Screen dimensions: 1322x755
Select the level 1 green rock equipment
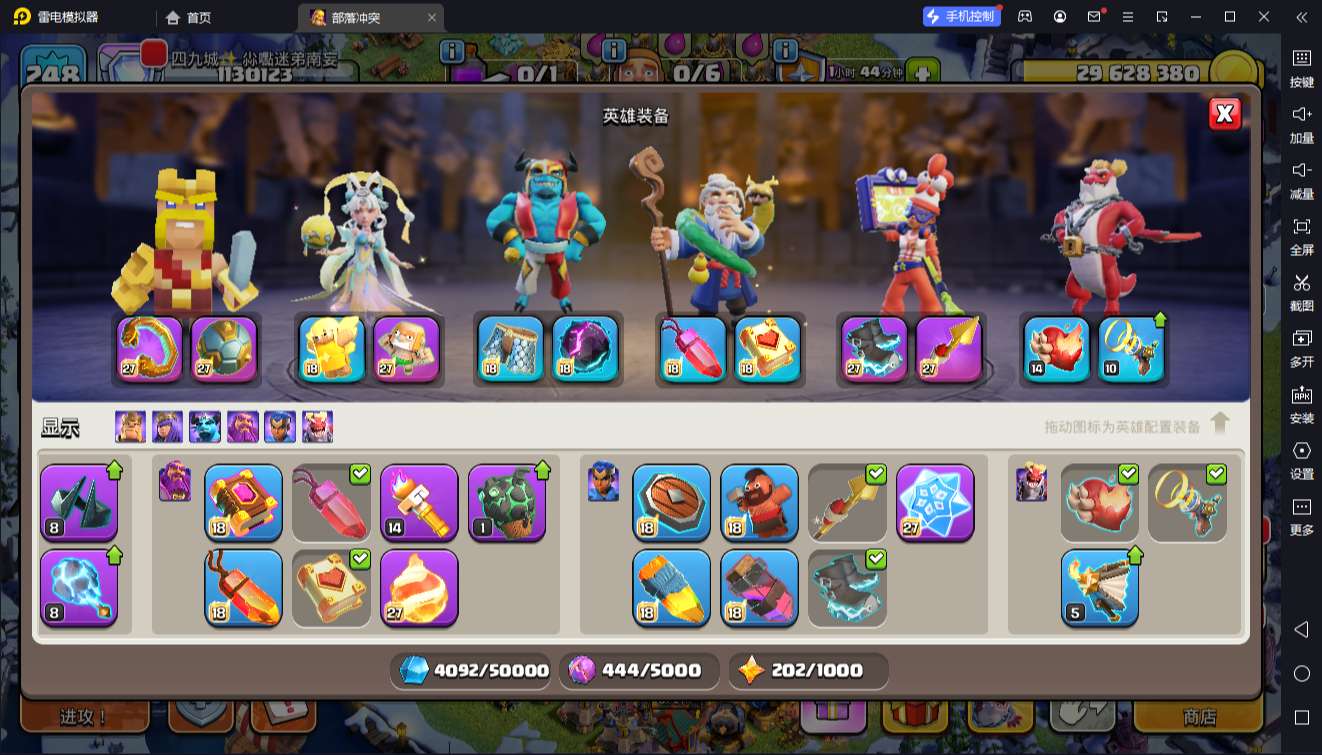[x=507, y=502]
